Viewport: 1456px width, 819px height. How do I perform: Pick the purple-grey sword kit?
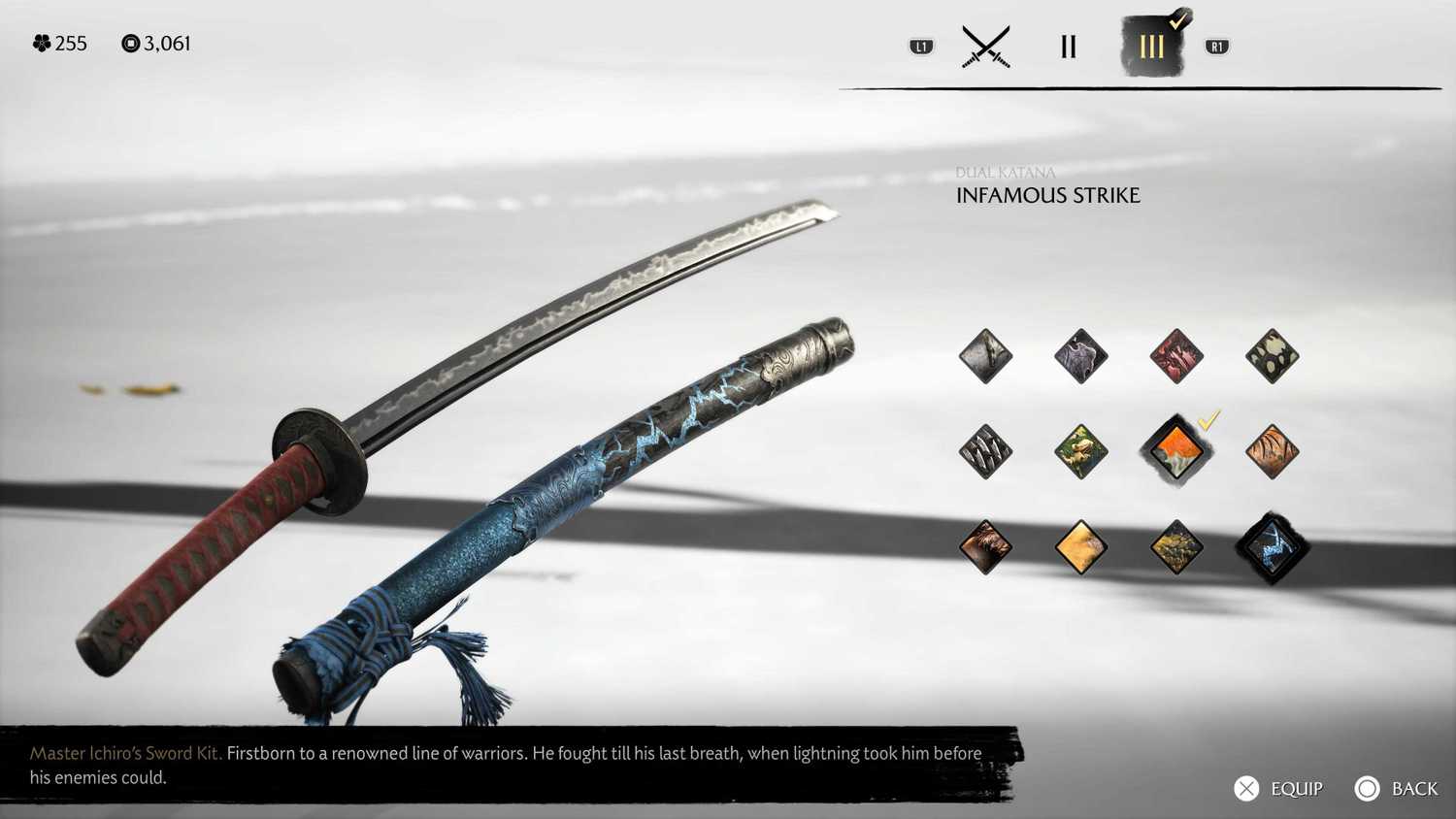click(1081, 356)
